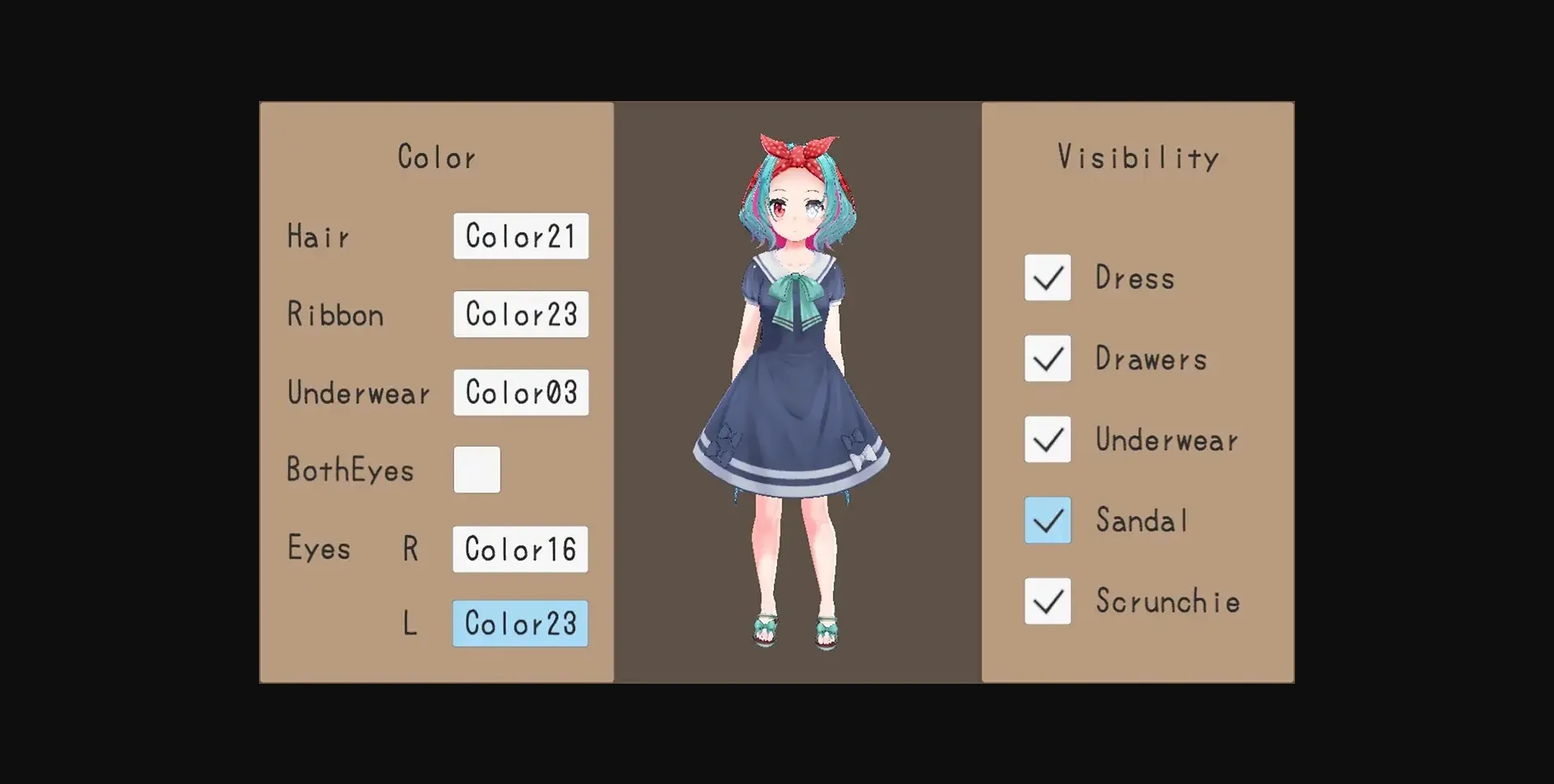Disable the Scrunchie visibility checkbox

(x=1047, y=601)
